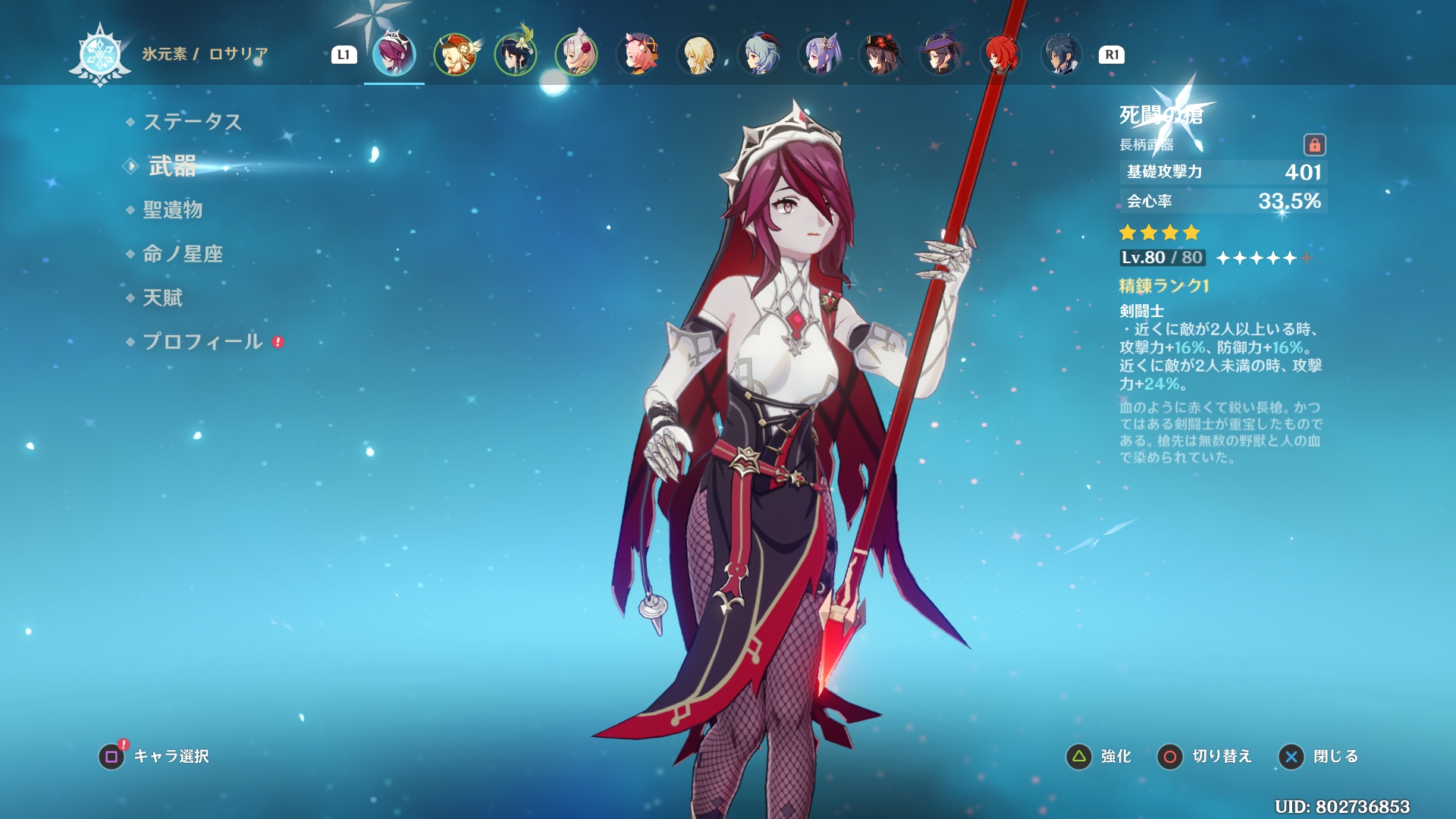Show the 命ノ星座 constellation page

tap(183, 254)
